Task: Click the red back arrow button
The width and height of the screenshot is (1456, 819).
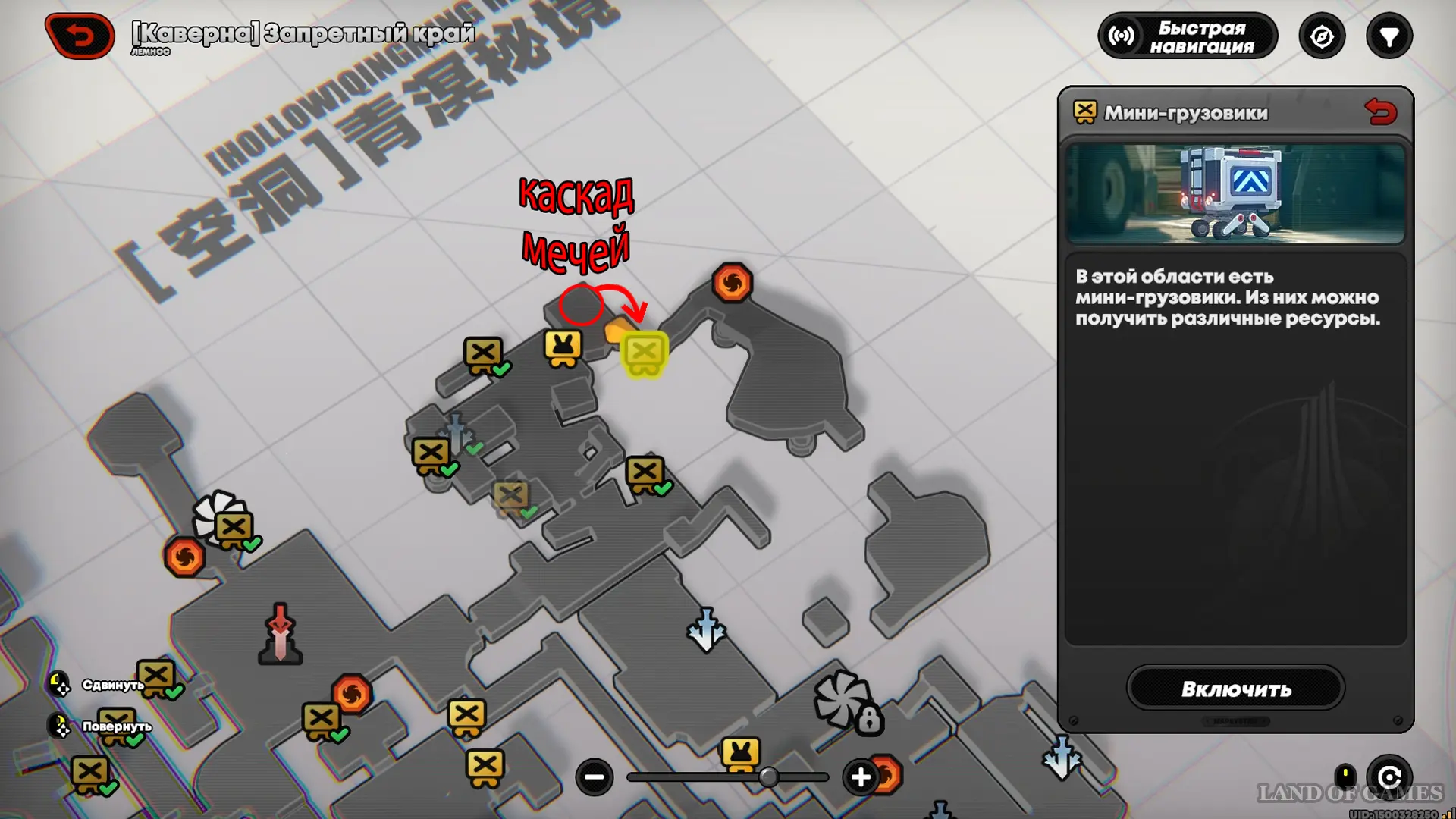Action: (x=80, y=36)
